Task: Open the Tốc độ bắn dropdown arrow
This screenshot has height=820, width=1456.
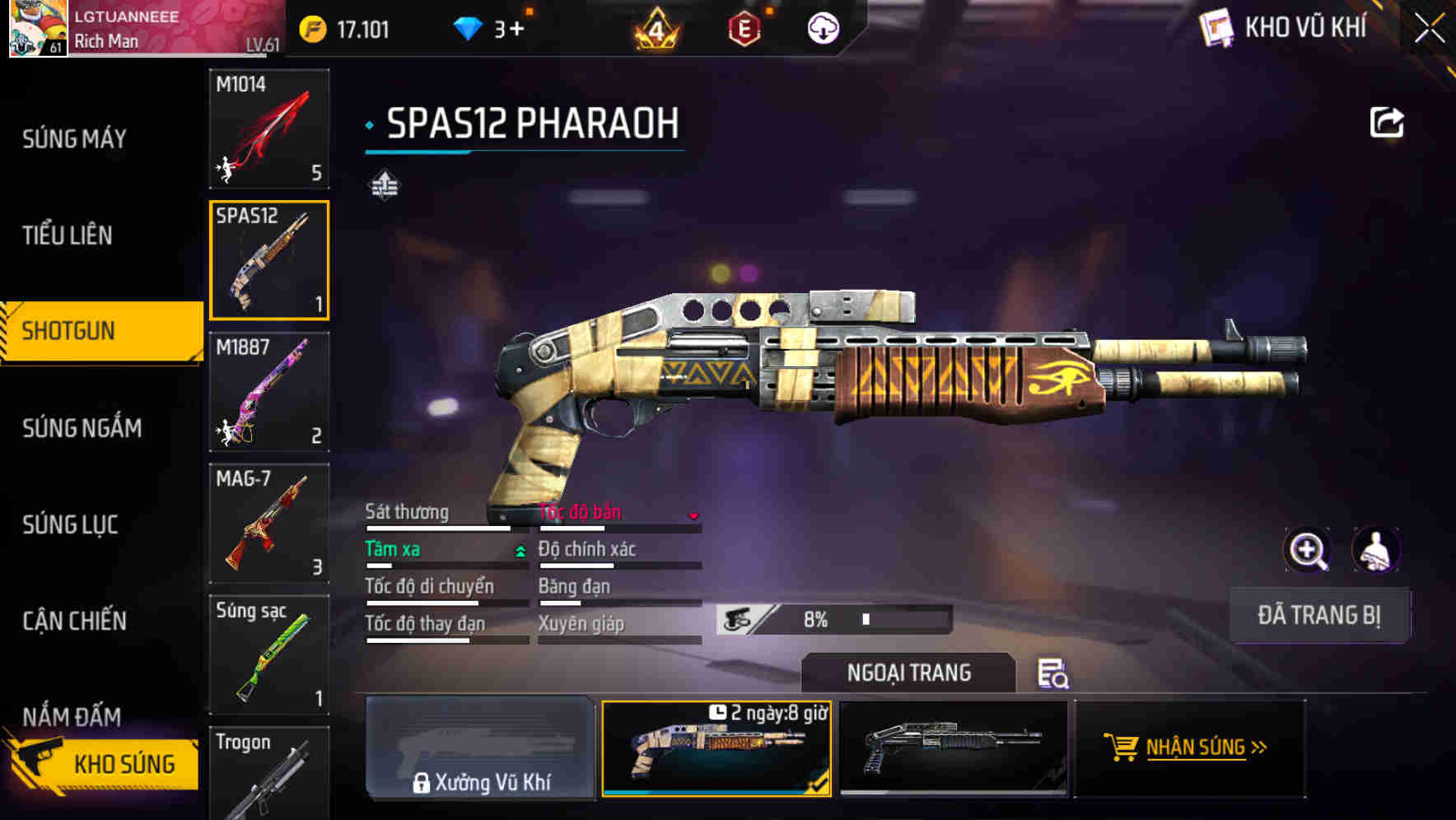Action: click(694, 517)
